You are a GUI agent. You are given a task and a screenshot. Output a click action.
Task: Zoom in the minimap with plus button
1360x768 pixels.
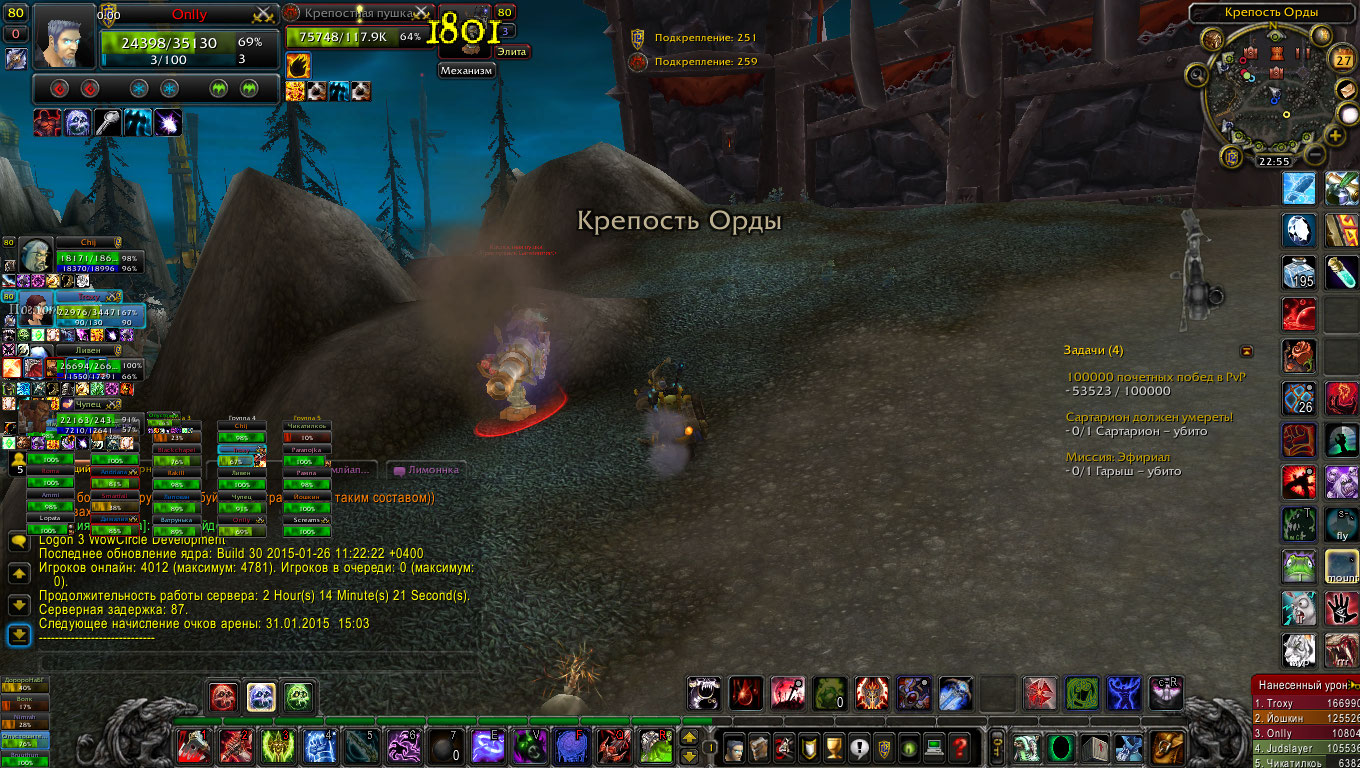pyautogui.click(x=1335, y=136)
